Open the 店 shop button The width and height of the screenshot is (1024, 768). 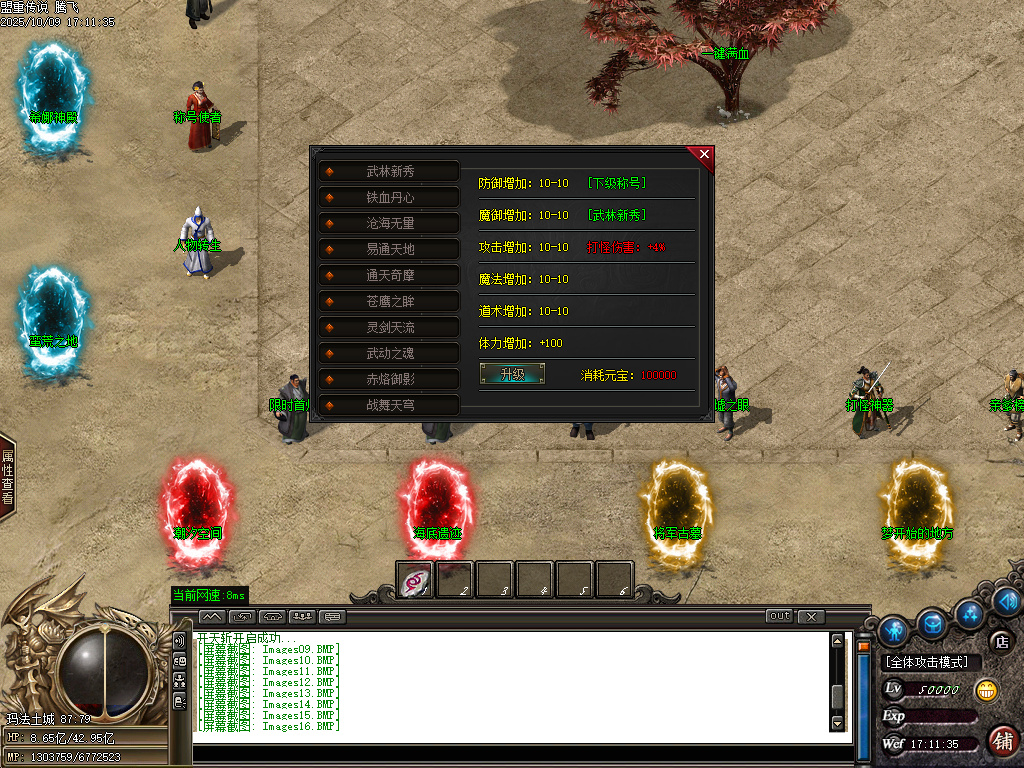999,641
